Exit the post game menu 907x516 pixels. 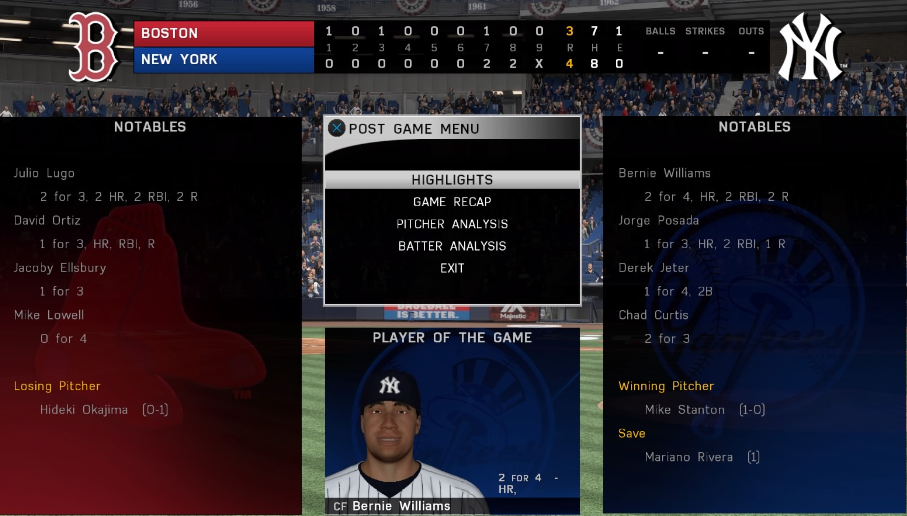452,268
